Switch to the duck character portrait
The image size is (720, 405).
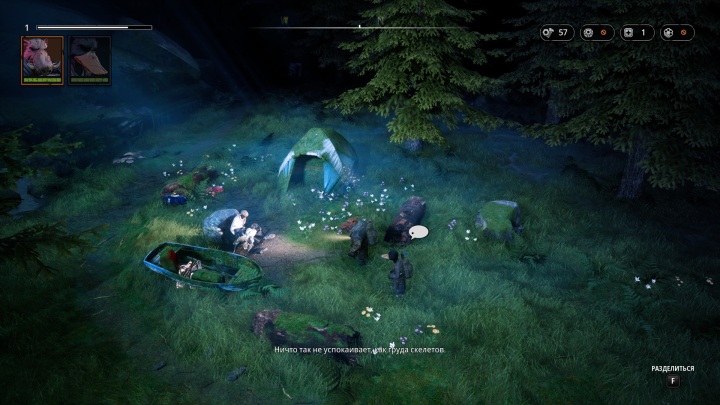click(x=89, y=59)
